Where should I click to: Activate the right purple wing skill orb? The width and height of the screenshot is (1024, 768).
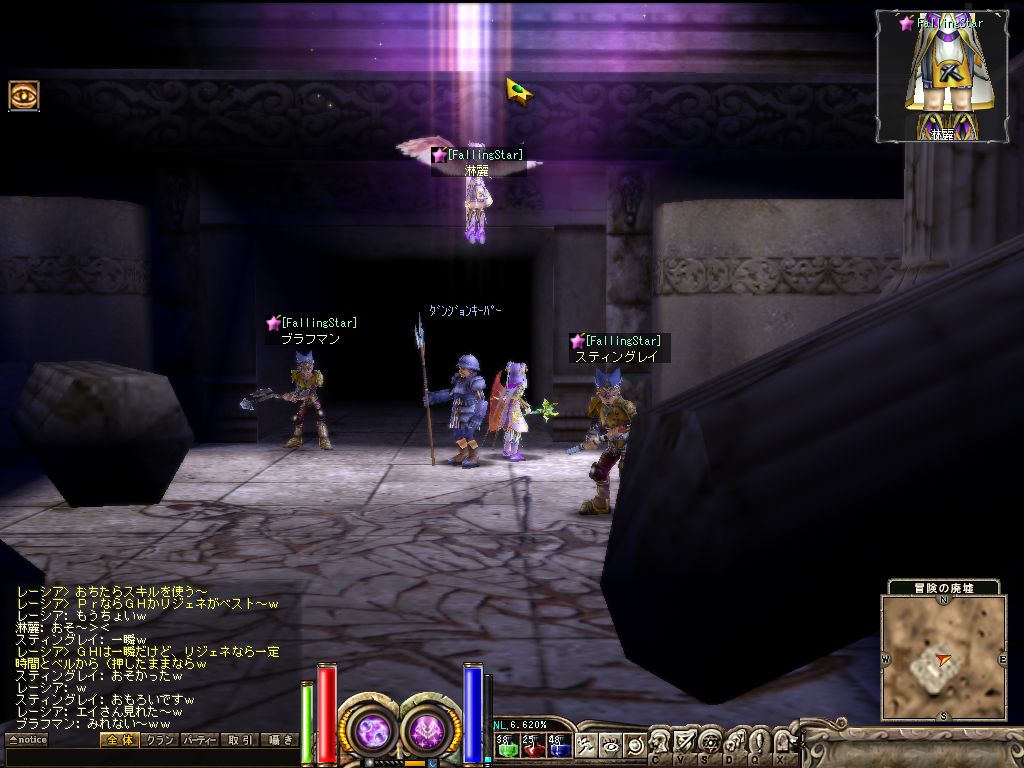coord(430,731)
